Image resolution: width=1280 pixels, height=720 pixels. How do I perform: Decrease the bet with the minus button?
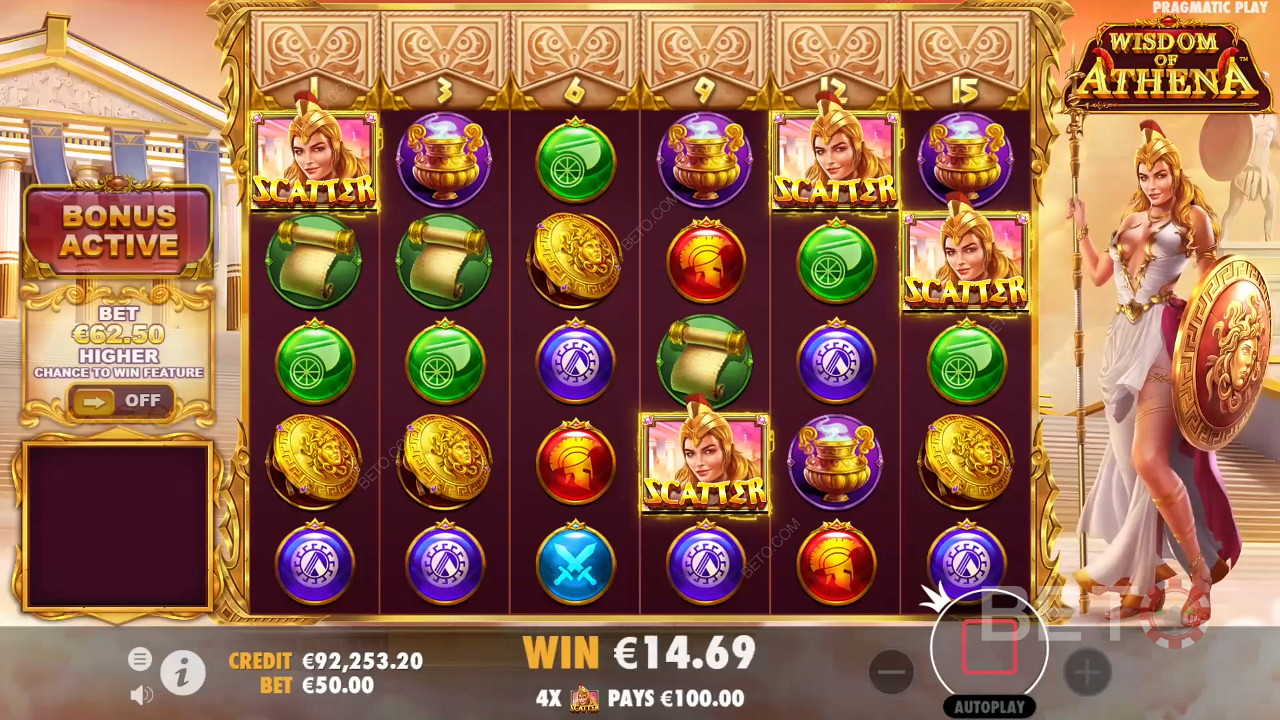891,673
